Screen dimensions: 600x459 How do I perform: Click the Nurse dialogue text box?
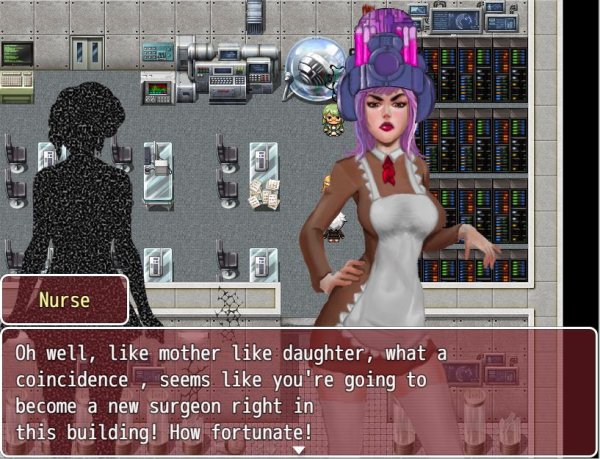(298, 392)
